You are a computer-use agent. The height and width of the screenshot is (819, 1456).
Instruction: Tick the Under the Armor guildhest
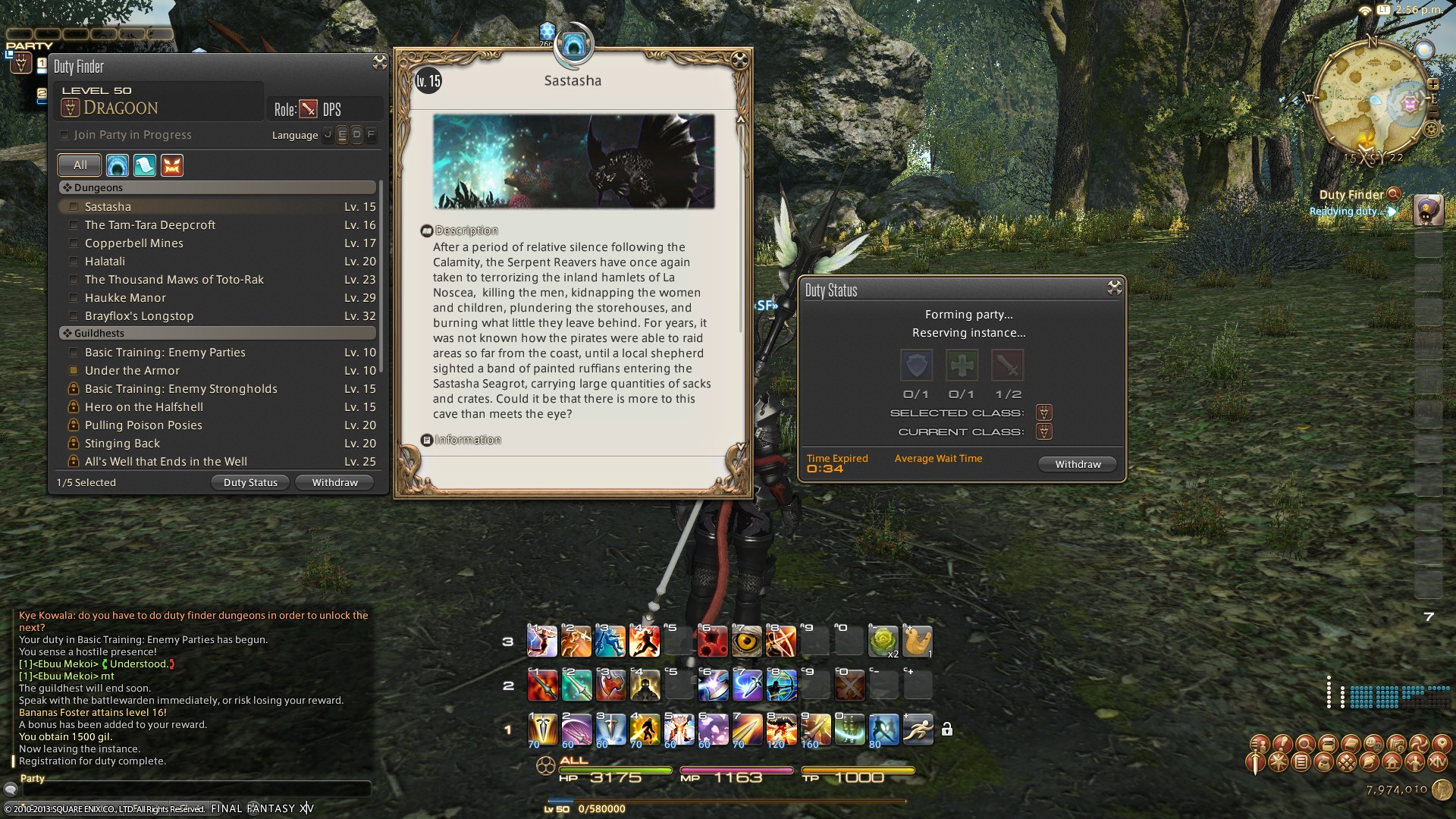74,371
